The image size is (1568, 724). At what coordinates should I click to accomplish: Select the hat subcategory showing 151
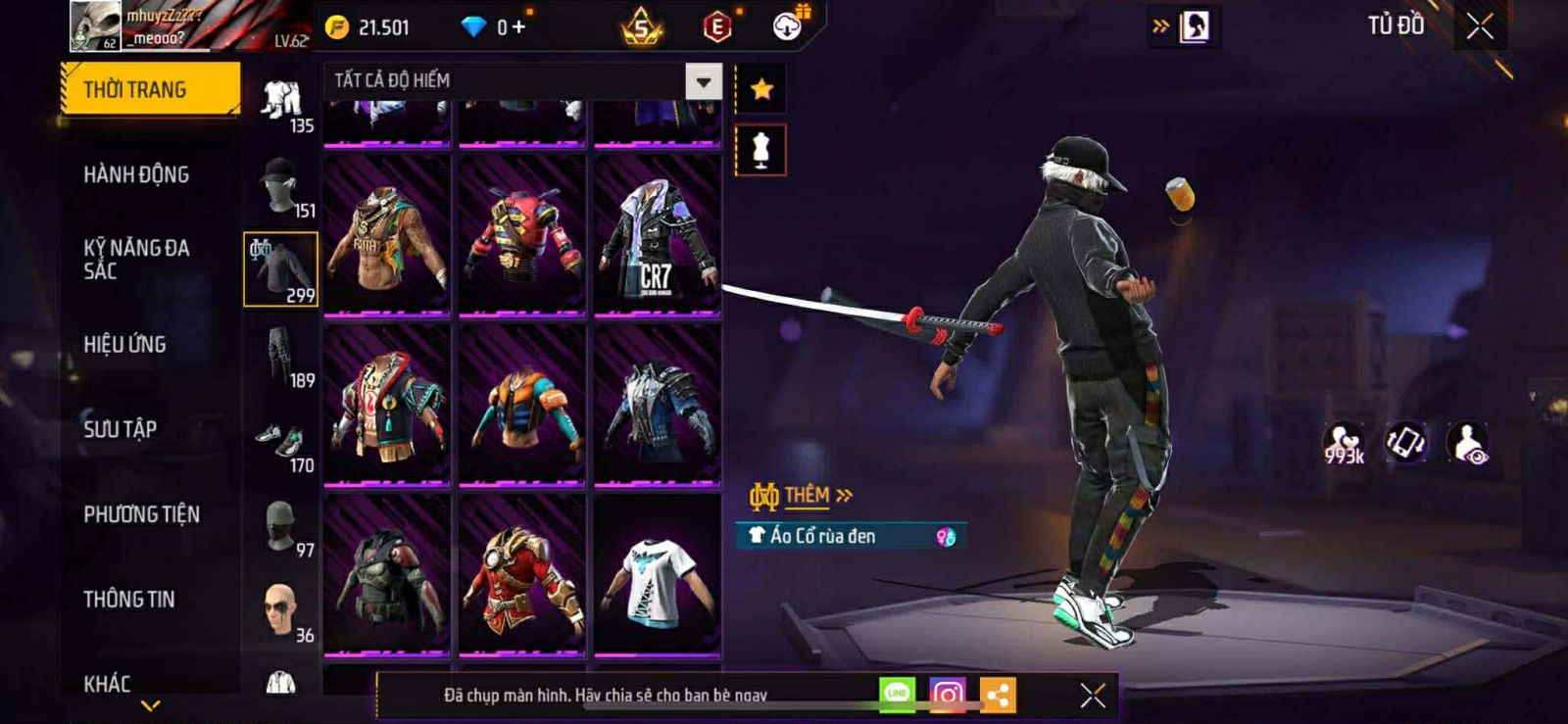click(x=282, y=186)
